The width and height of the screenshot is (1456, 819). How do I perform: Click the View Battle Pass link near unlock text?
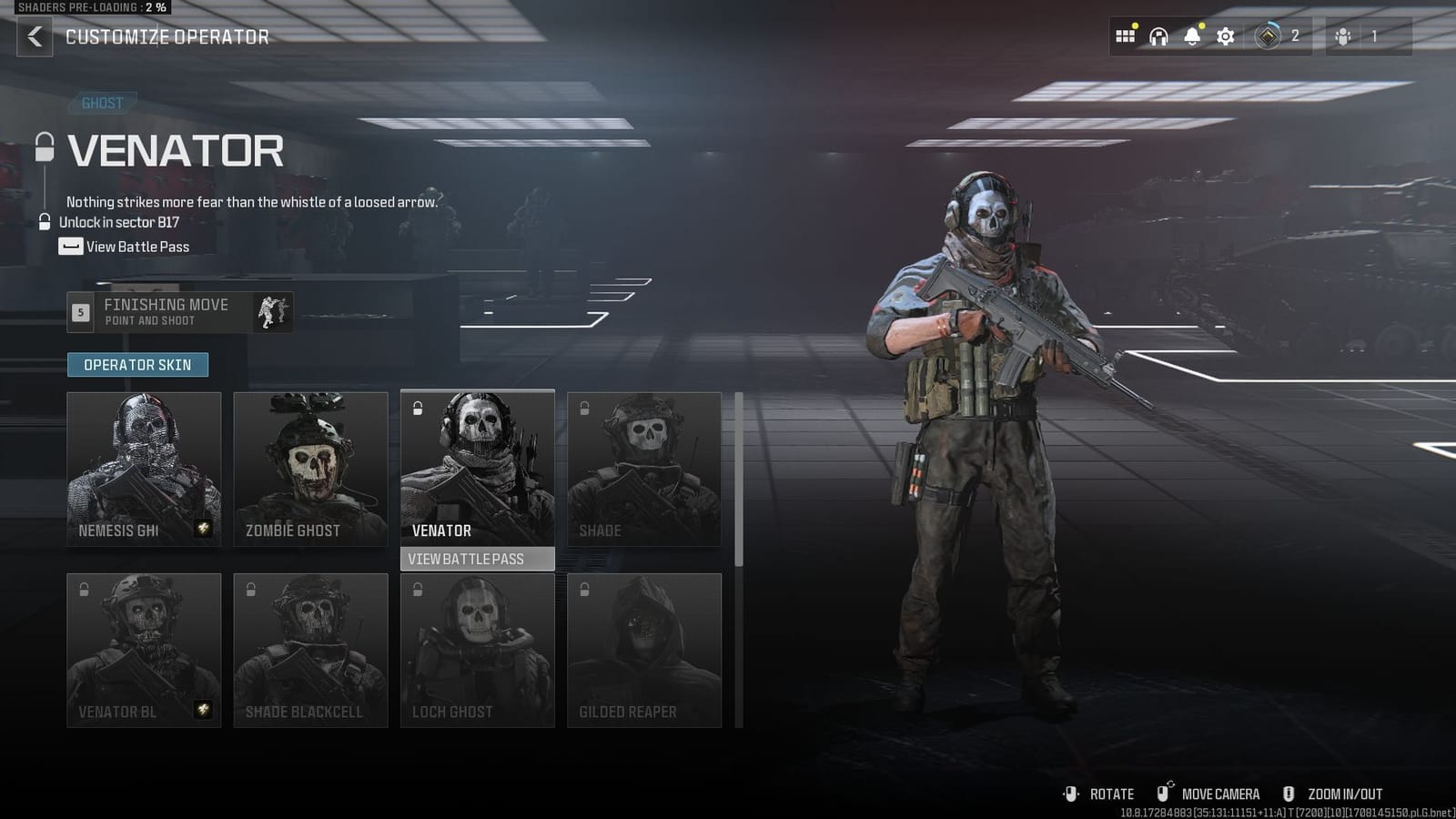135,246
